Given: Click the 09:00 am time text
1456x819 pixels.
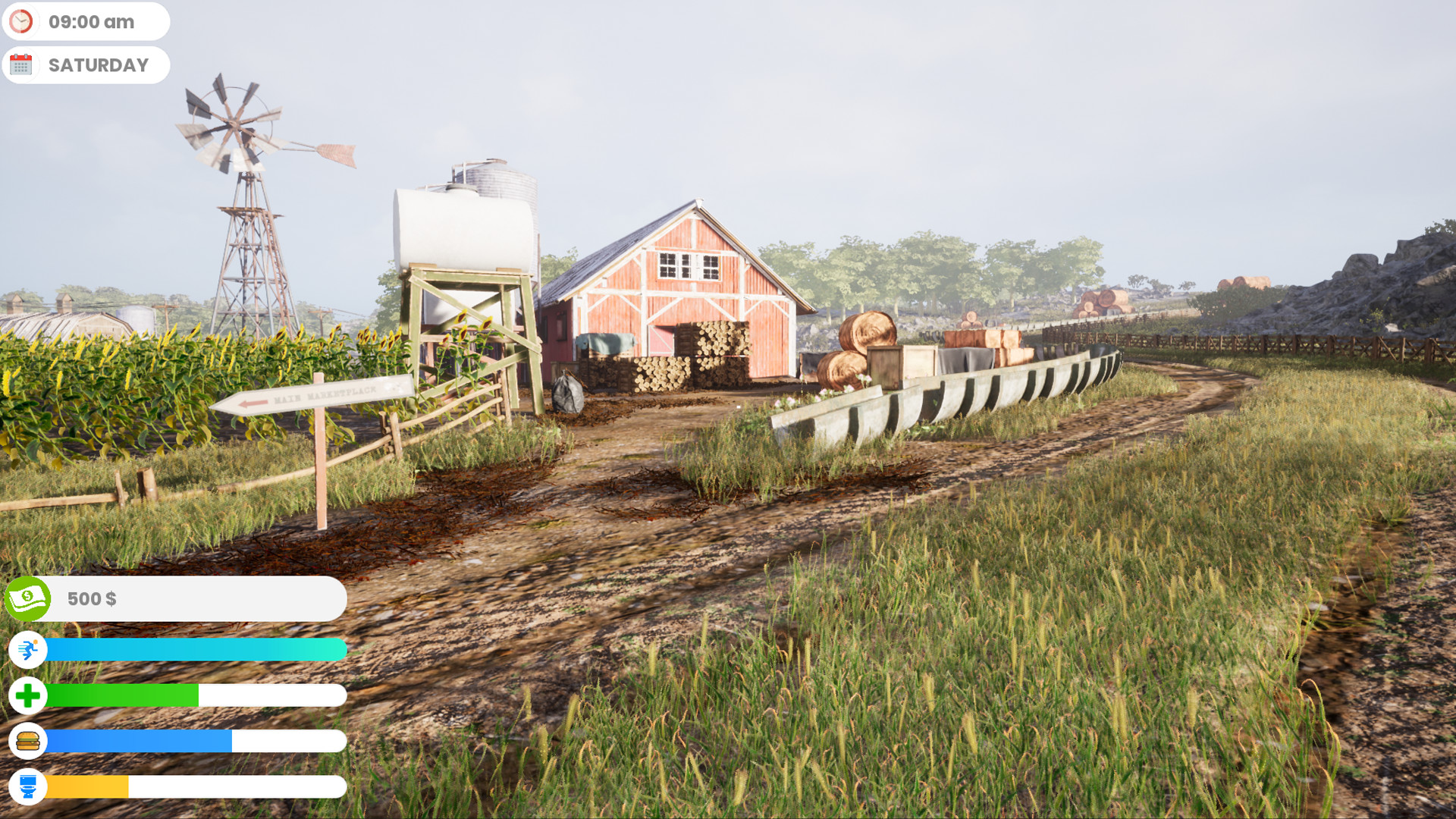Looking at the screenshot, I should (91, 21).
